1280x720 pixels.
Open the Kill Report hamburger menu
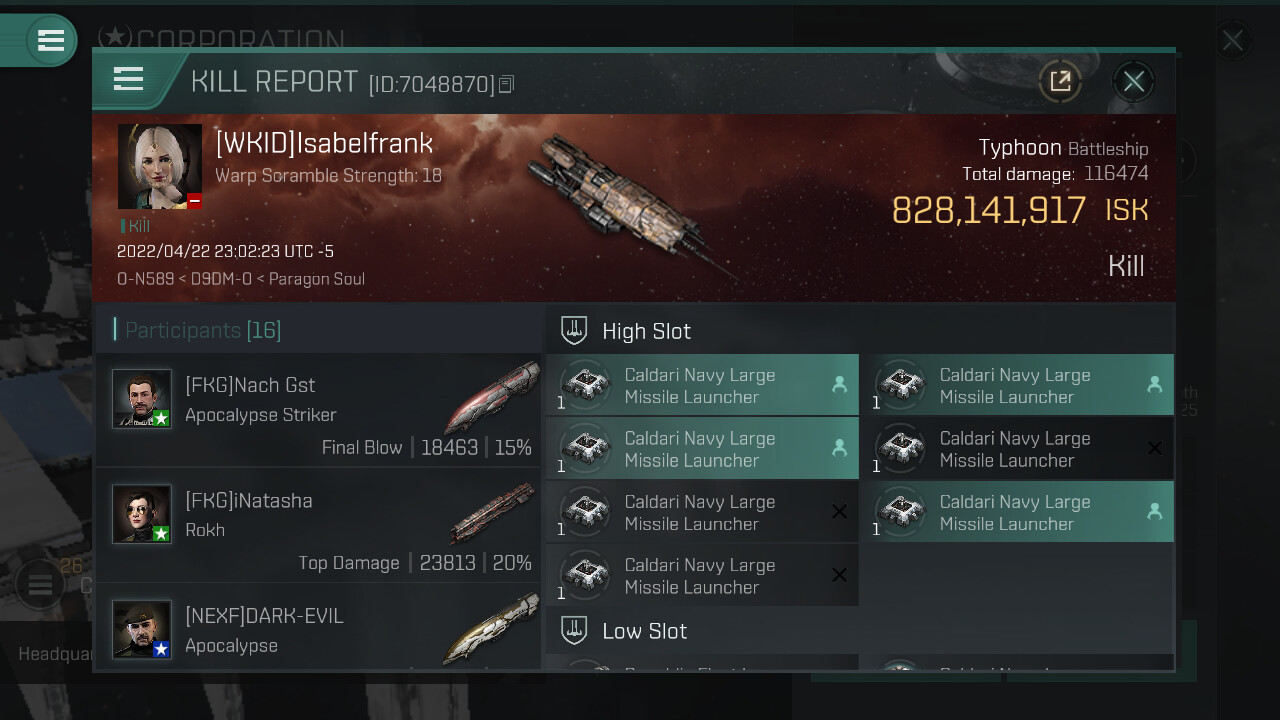point(129,79)
